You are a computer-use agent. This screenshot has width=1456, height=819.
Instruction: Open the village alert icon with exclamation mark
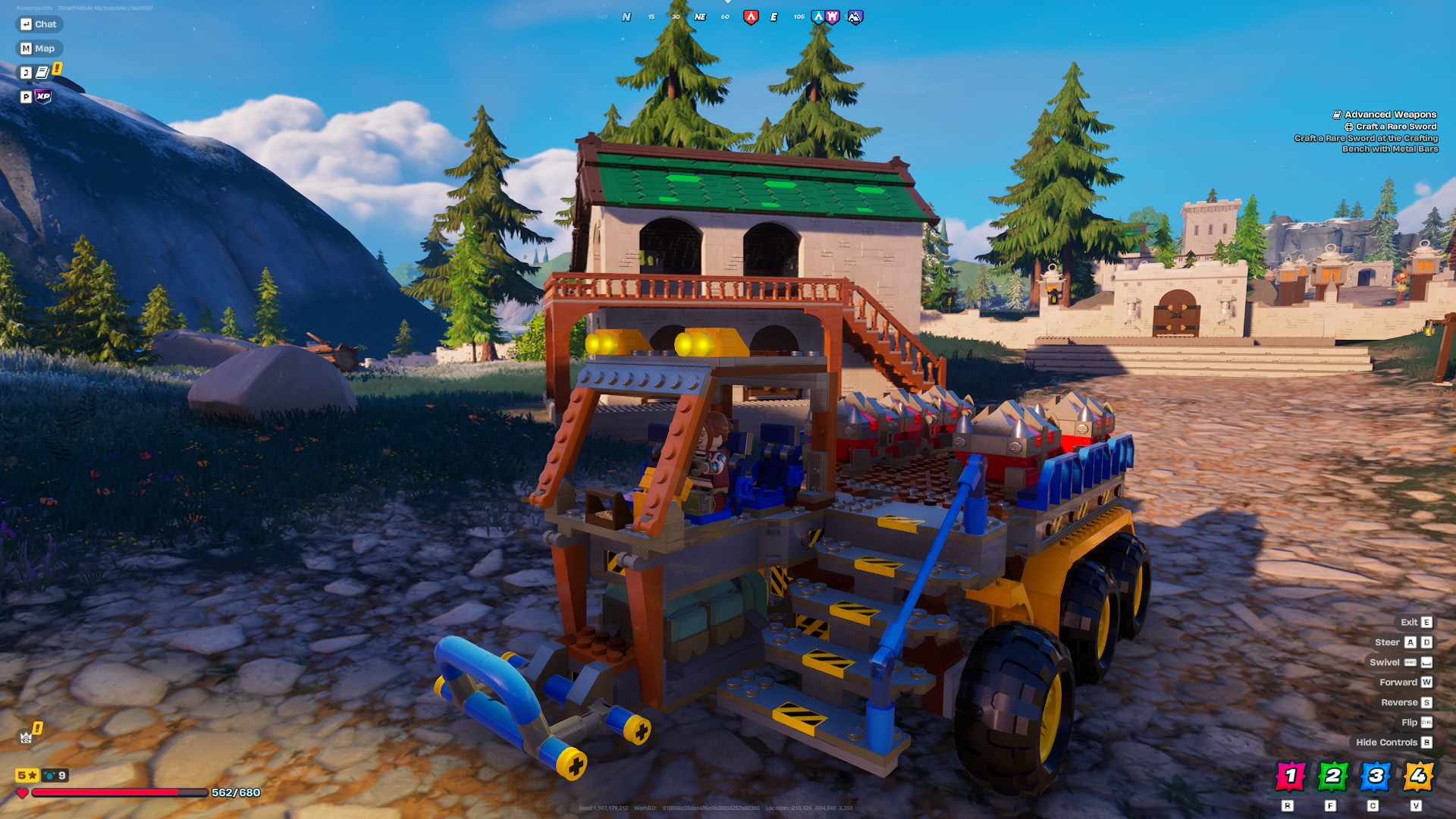[29, 735]
